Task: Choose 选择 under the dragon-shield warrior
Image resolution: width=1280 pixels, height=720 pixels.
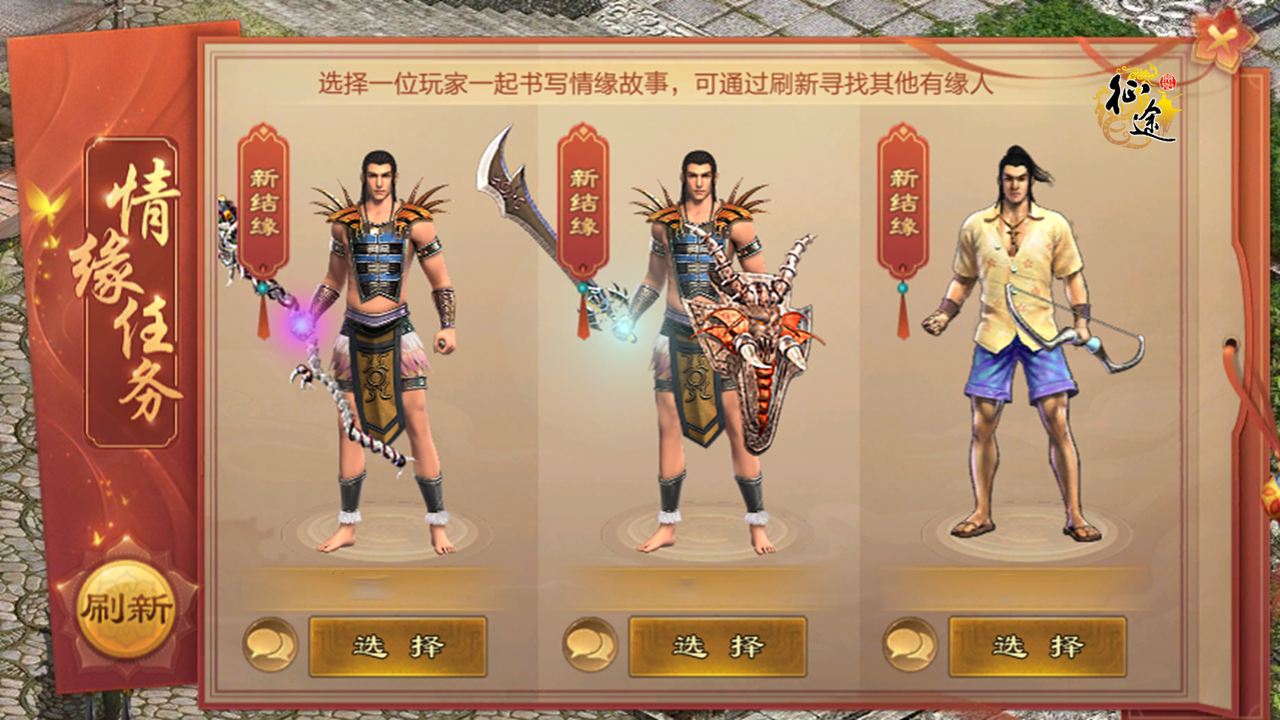Action: pyautogui.click(x=717, y=646)
